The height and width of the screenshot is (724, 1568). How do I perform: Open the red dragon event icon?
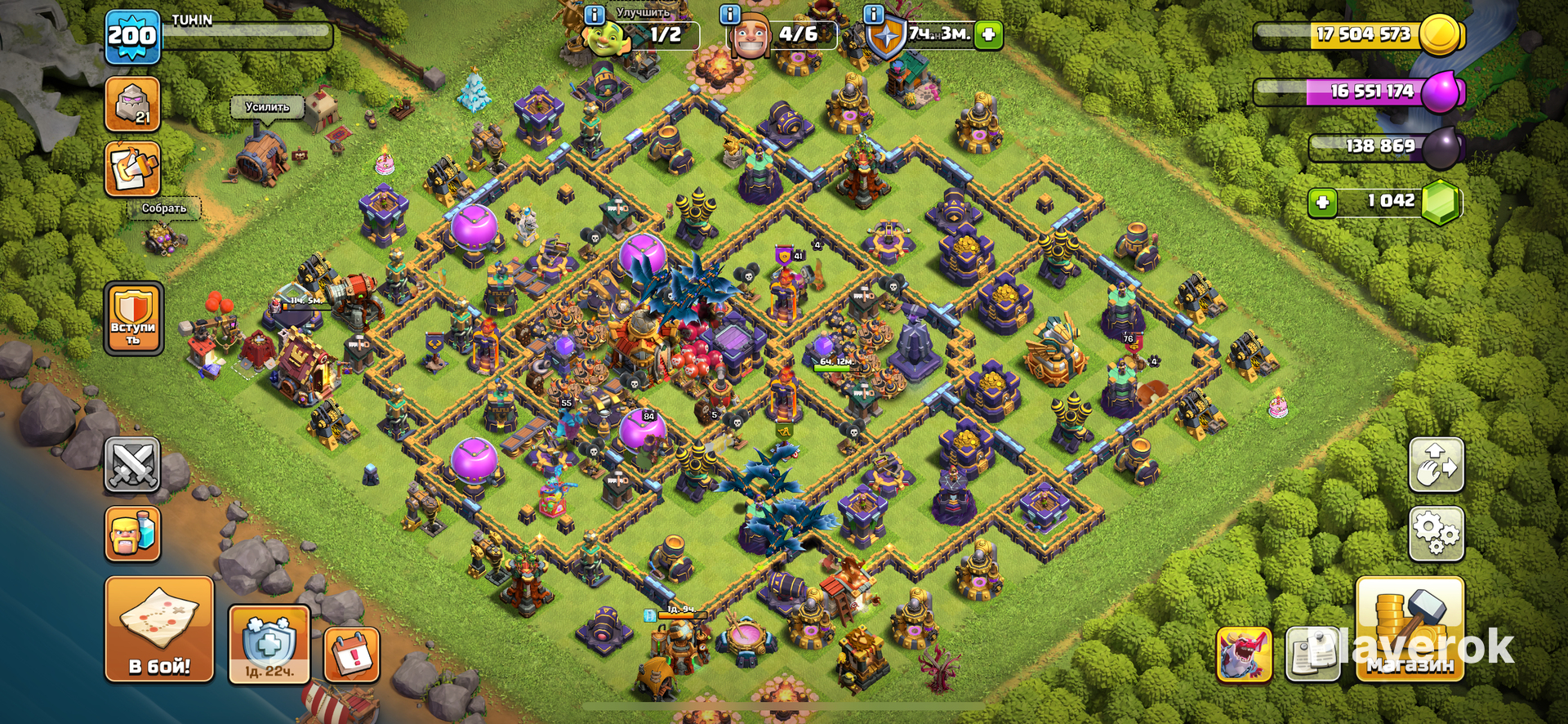1244,654
